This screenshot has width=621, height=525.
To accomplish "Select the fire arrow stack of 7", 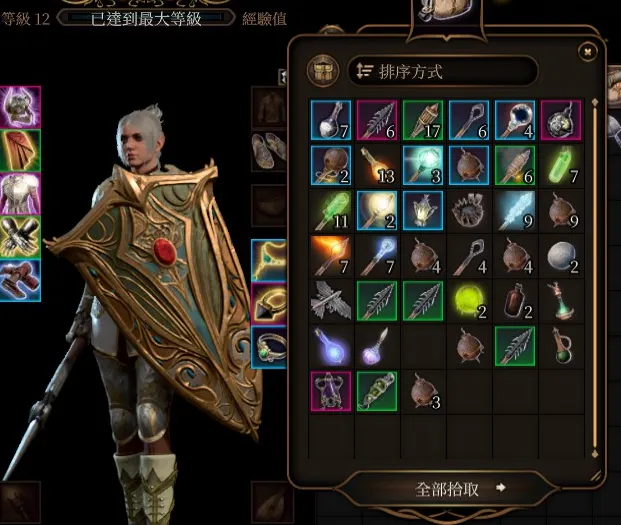I will coord(328,255).
